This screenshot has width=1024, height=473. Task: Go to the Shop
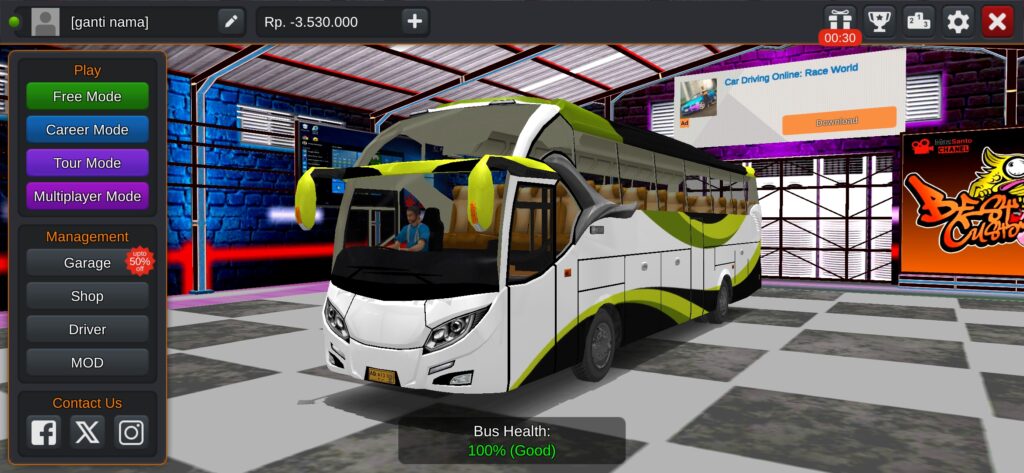point(87,296)
